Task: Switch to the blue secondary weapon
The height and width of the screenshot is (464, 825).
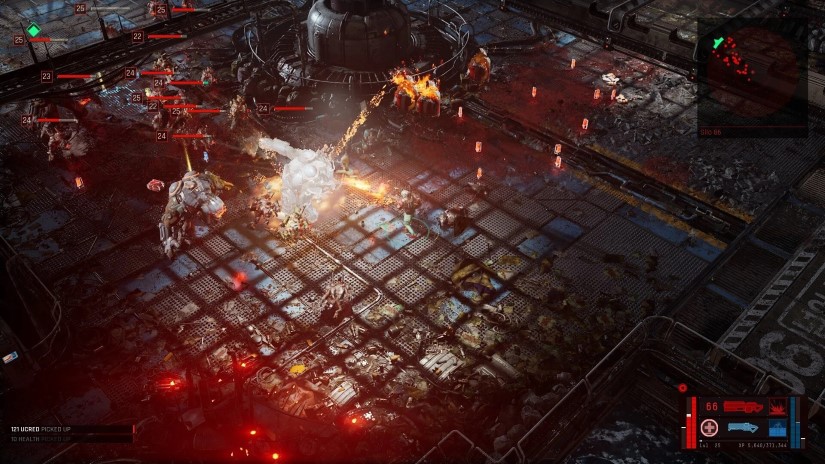Action: tap(742, 428)
